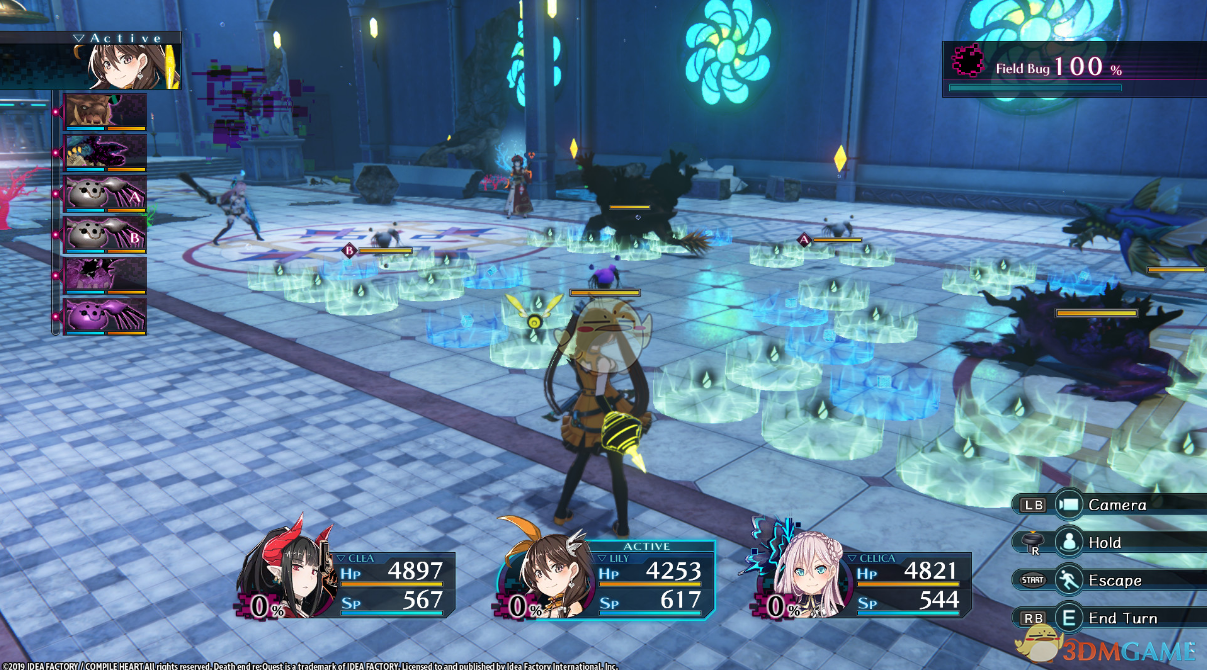Select the dark clawed creature turn-order portrait
Image resolution: width=1207 pixels, height=670 pixels.
coord(105,152)
